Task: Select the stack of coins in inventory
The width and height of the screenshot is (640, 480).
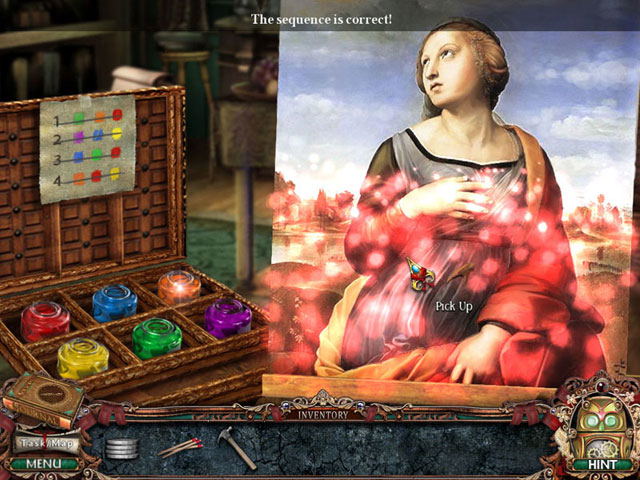Action: click(121, 448)
